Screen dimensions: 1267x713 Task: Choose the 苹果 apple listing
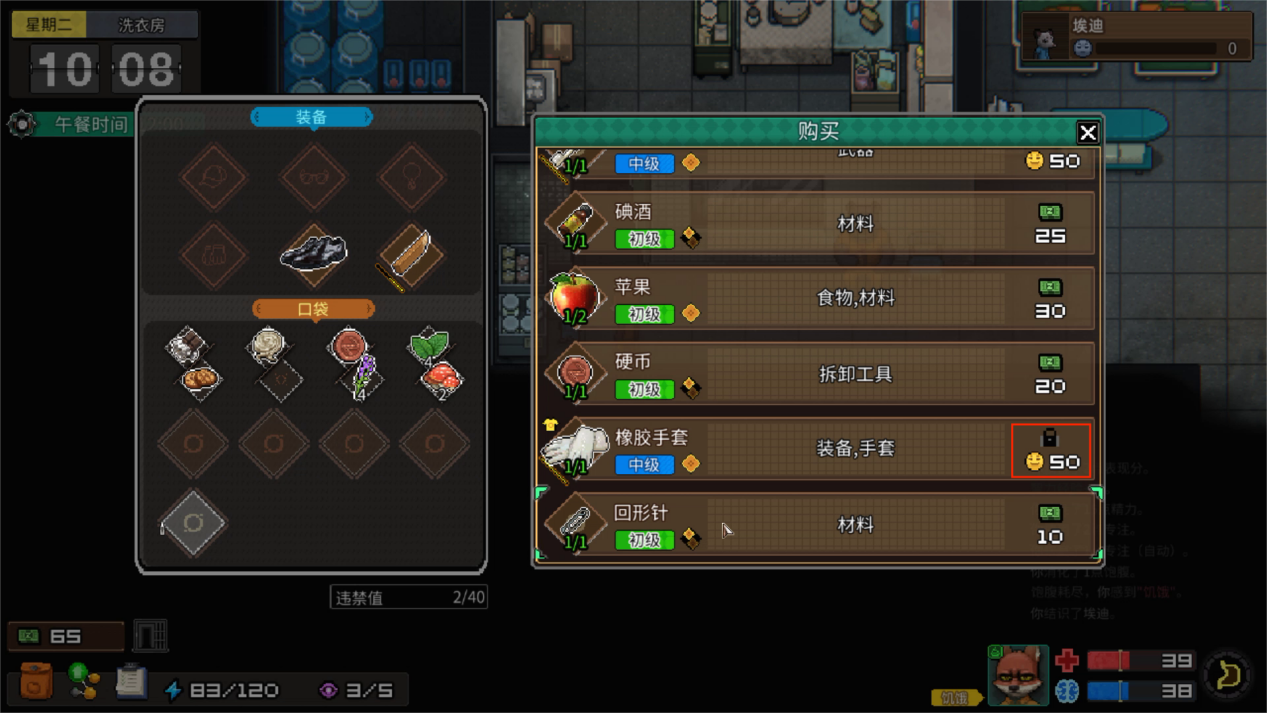818,298
